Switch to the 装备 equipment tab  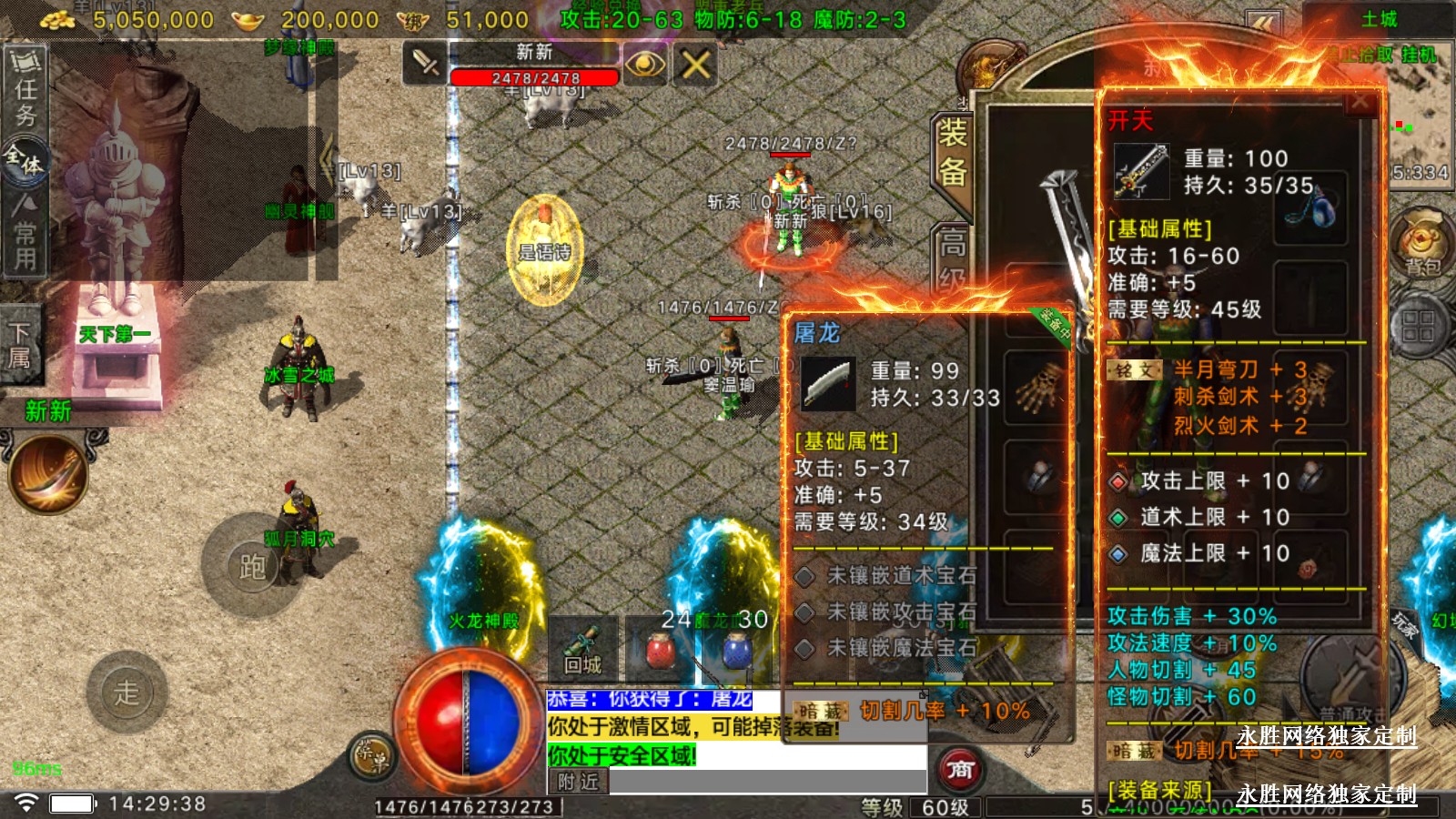pos(952,153)
